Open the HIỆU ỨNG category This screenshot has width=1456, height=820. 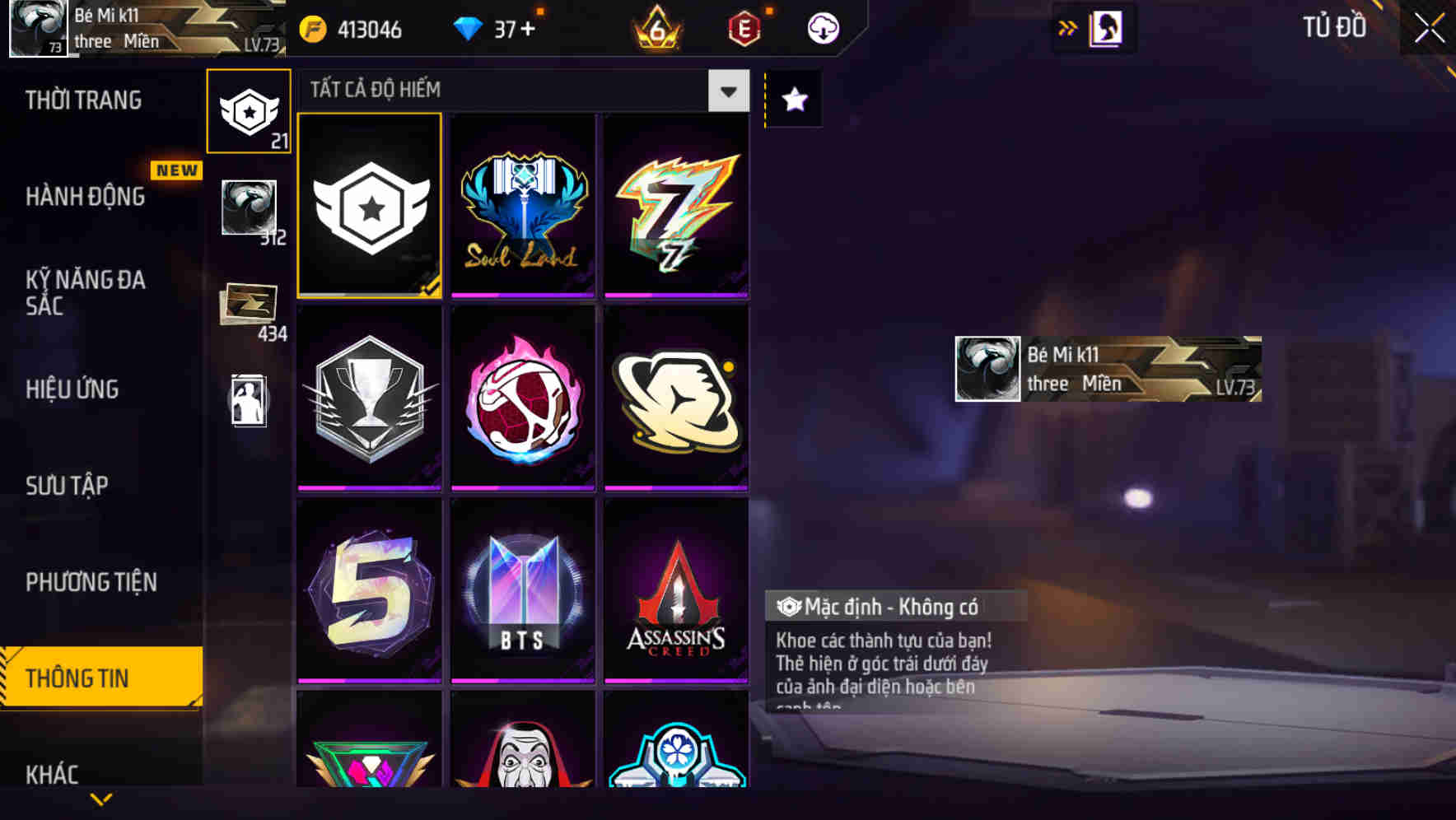pyautogui.click(x=72, y=389)
